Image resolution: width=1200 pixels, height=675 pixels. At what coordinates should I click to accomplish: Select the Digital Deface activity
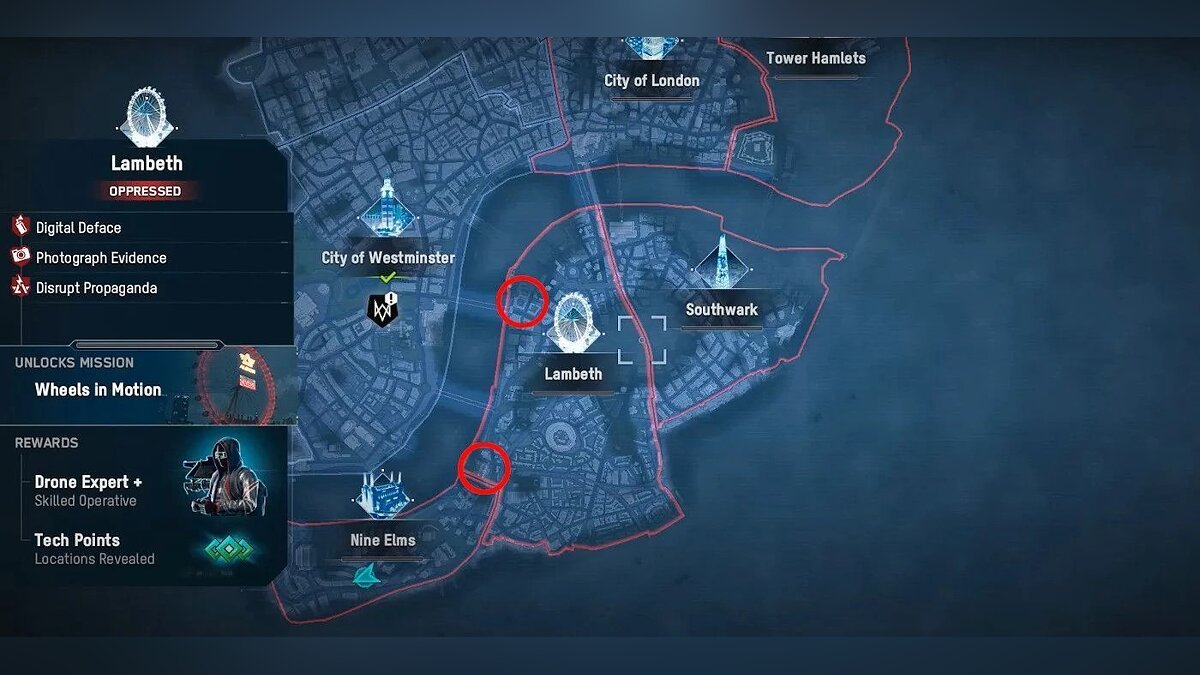(78, 228)
